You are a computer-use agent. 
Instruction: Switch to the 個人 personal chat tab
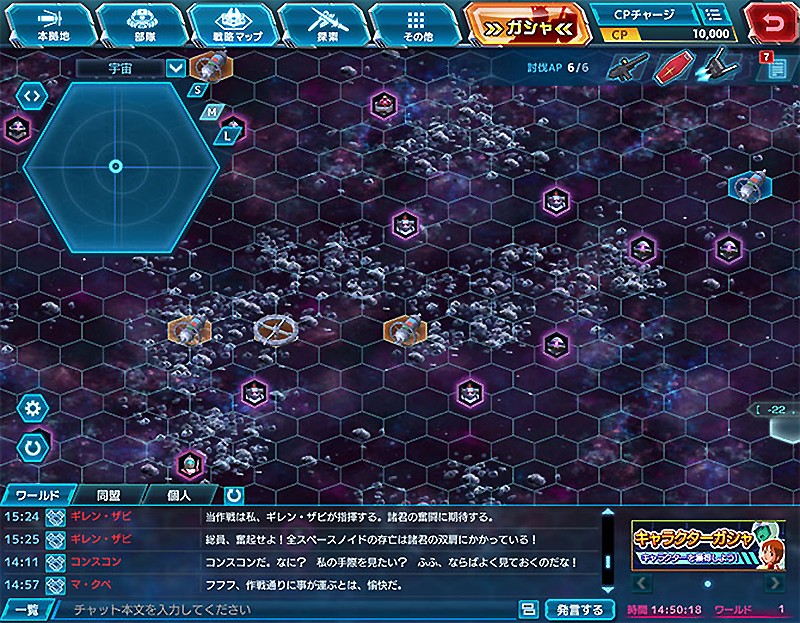pyautogui.click(x=180, y=495)
